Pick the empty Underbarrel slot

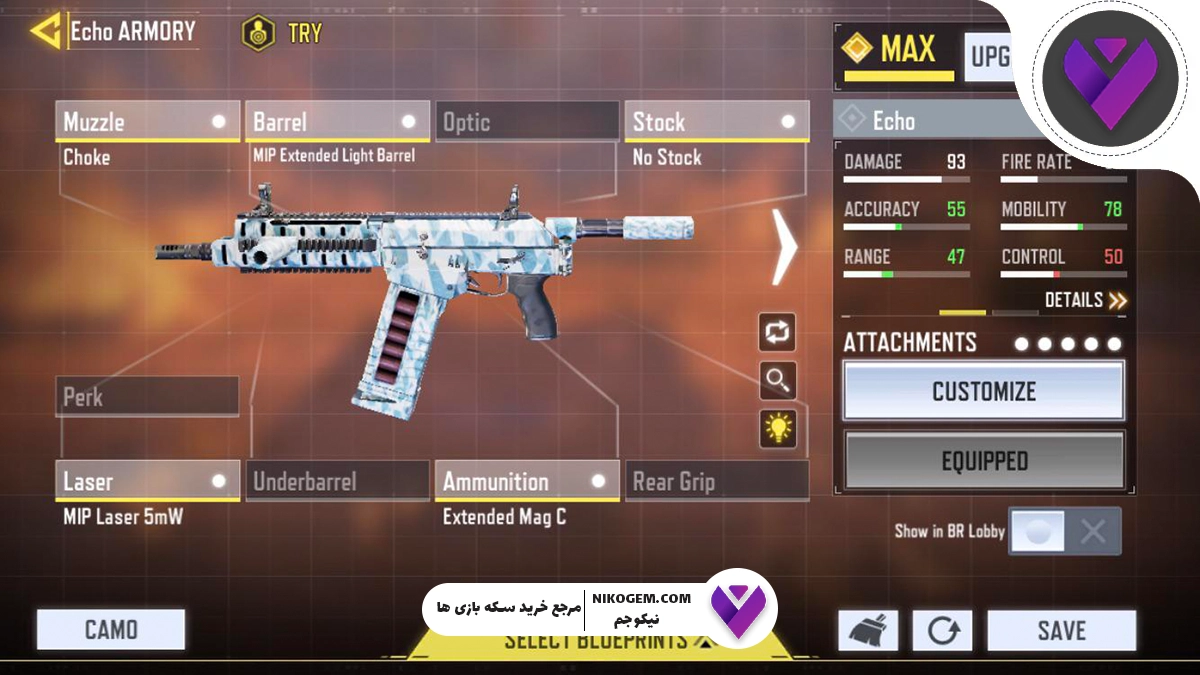click(x=337, y=481)
